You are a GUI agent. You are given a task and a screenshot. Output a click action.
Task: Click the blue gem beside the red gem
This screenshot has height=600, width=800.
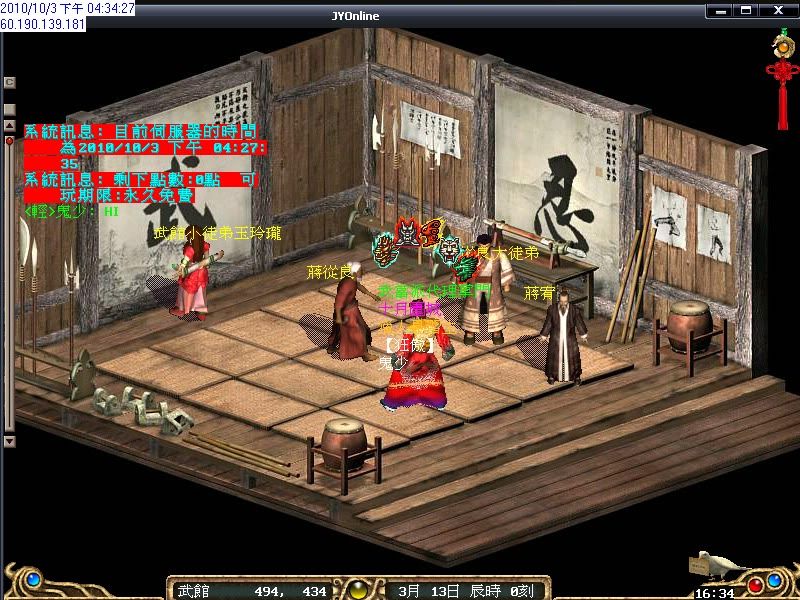tap(774, 578)
